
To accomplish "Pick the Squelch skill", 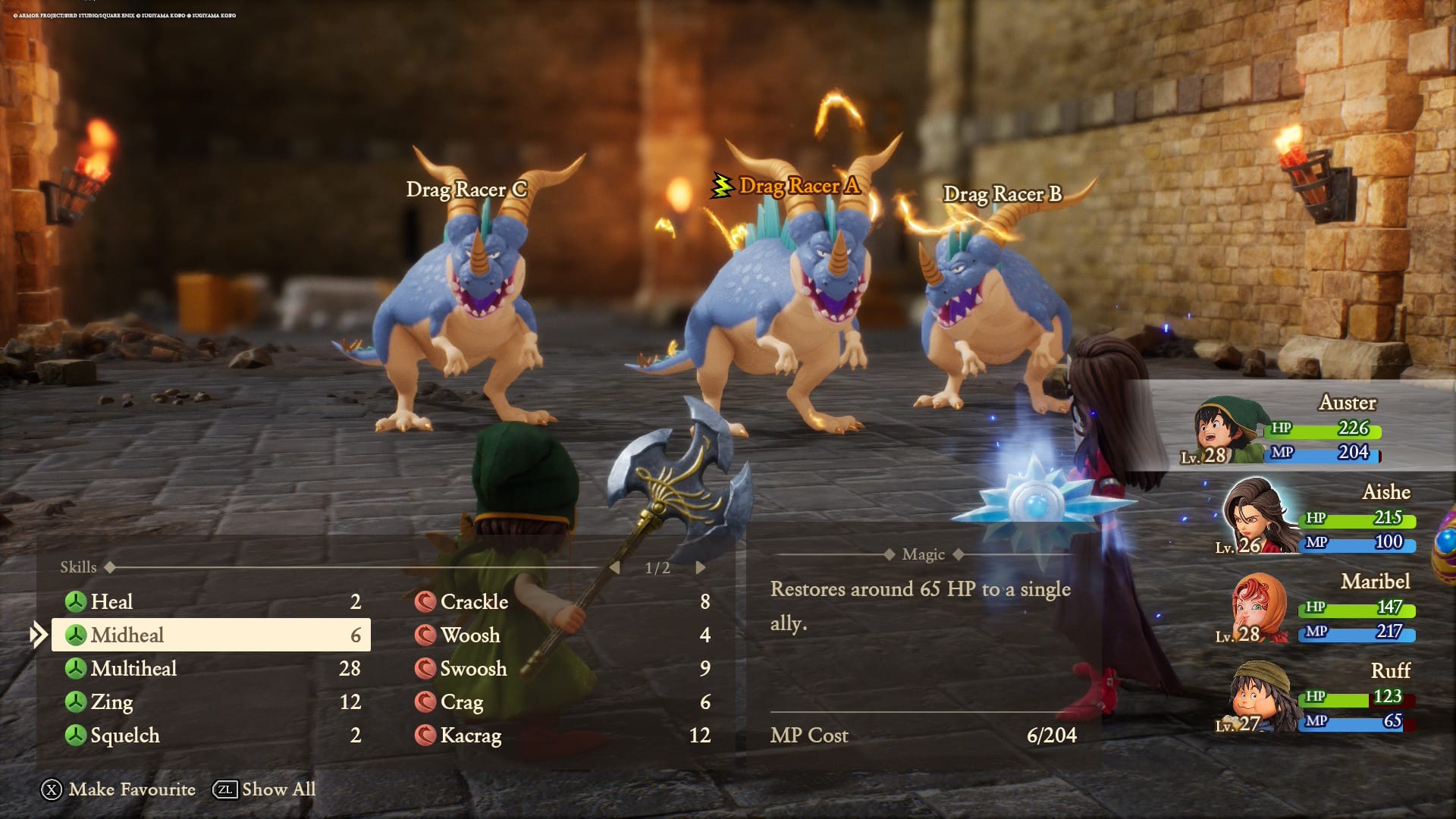I will click(211, 735).
